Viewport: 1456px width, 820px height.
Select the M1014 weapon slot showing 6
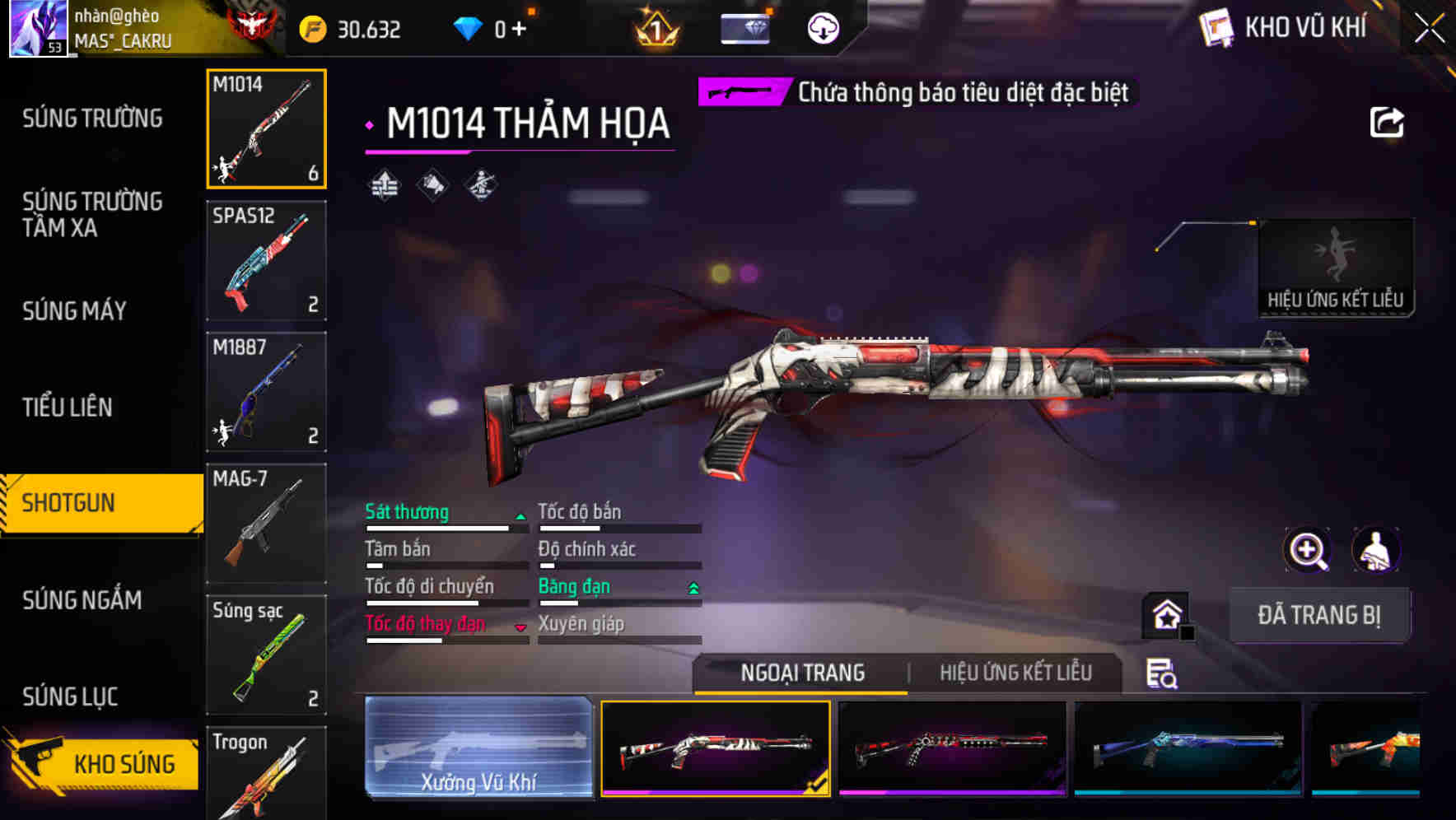click(x=266, y=128)
